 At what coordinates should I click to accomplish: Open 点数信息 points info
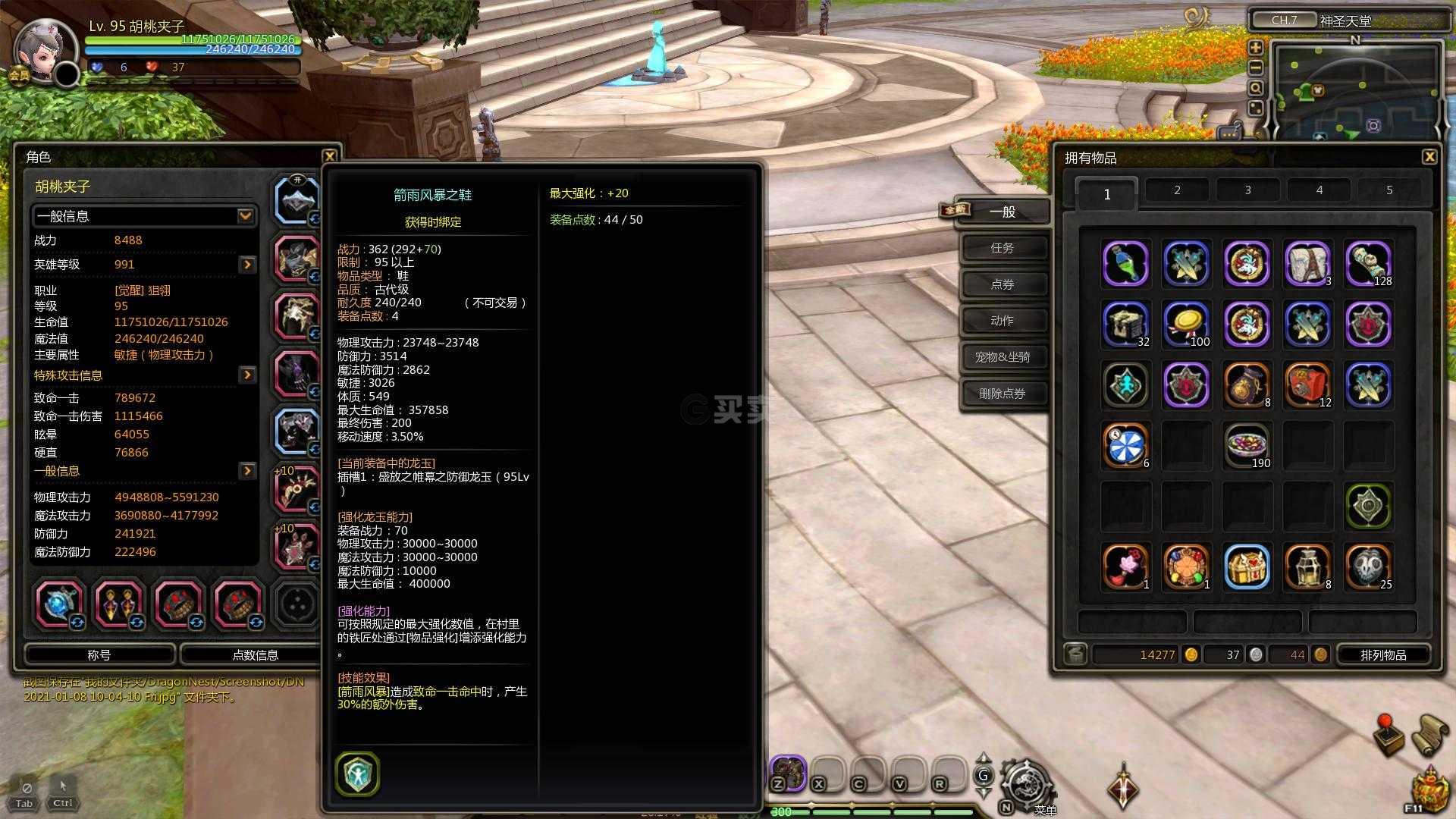255,654
